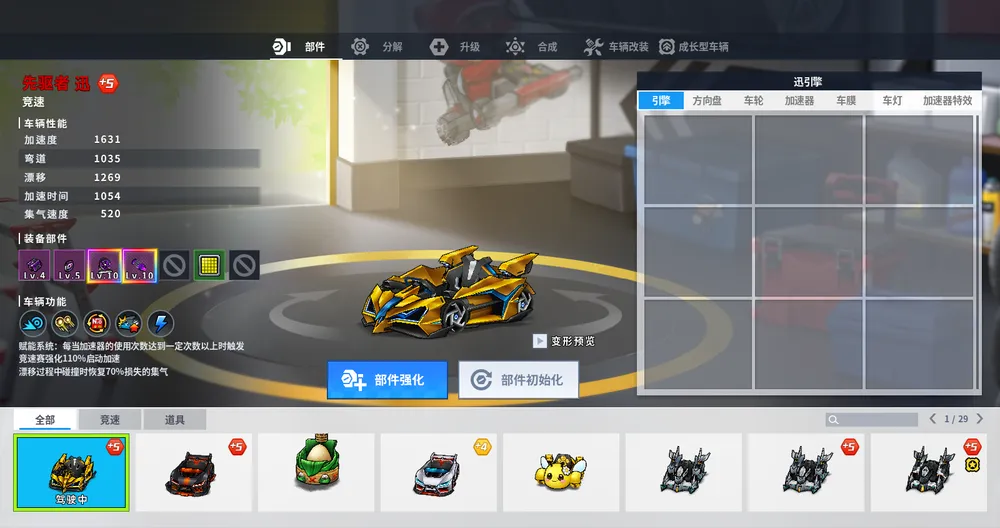Screen dimensions: 1000x528
Task: Filter vehicle list by 道具
Action: point(174,420)
